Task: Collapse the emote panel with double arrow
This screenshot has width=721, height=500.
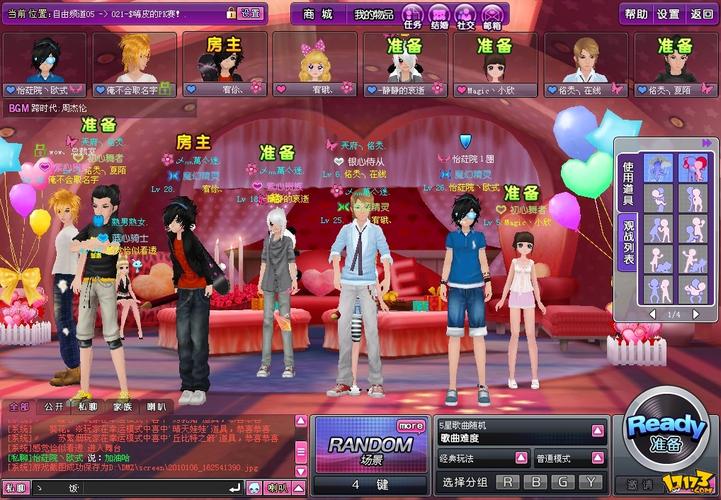Action: tap(708, 143)
